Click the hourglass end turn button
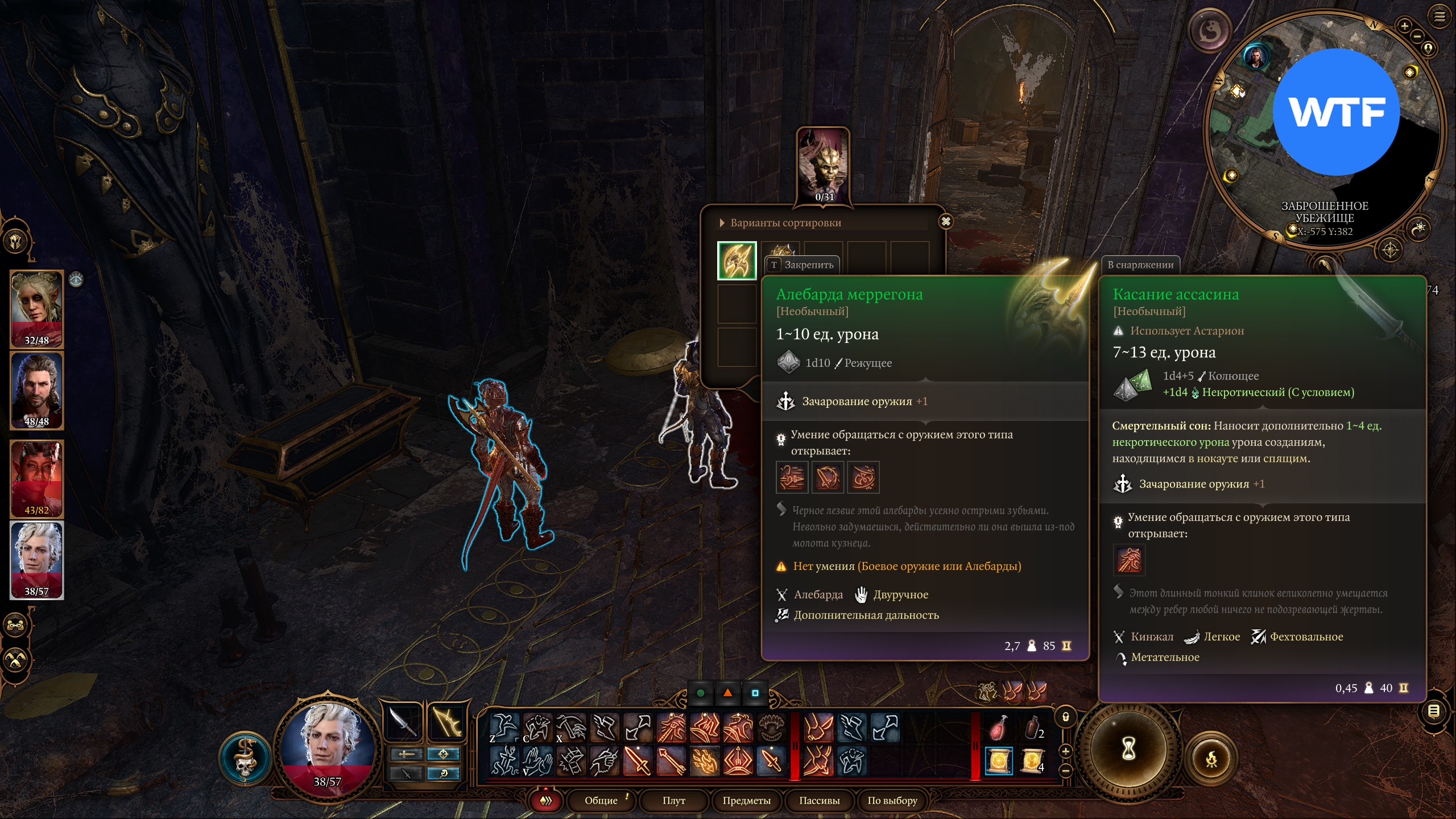 pyautogui.click(x=1129, y=749)
